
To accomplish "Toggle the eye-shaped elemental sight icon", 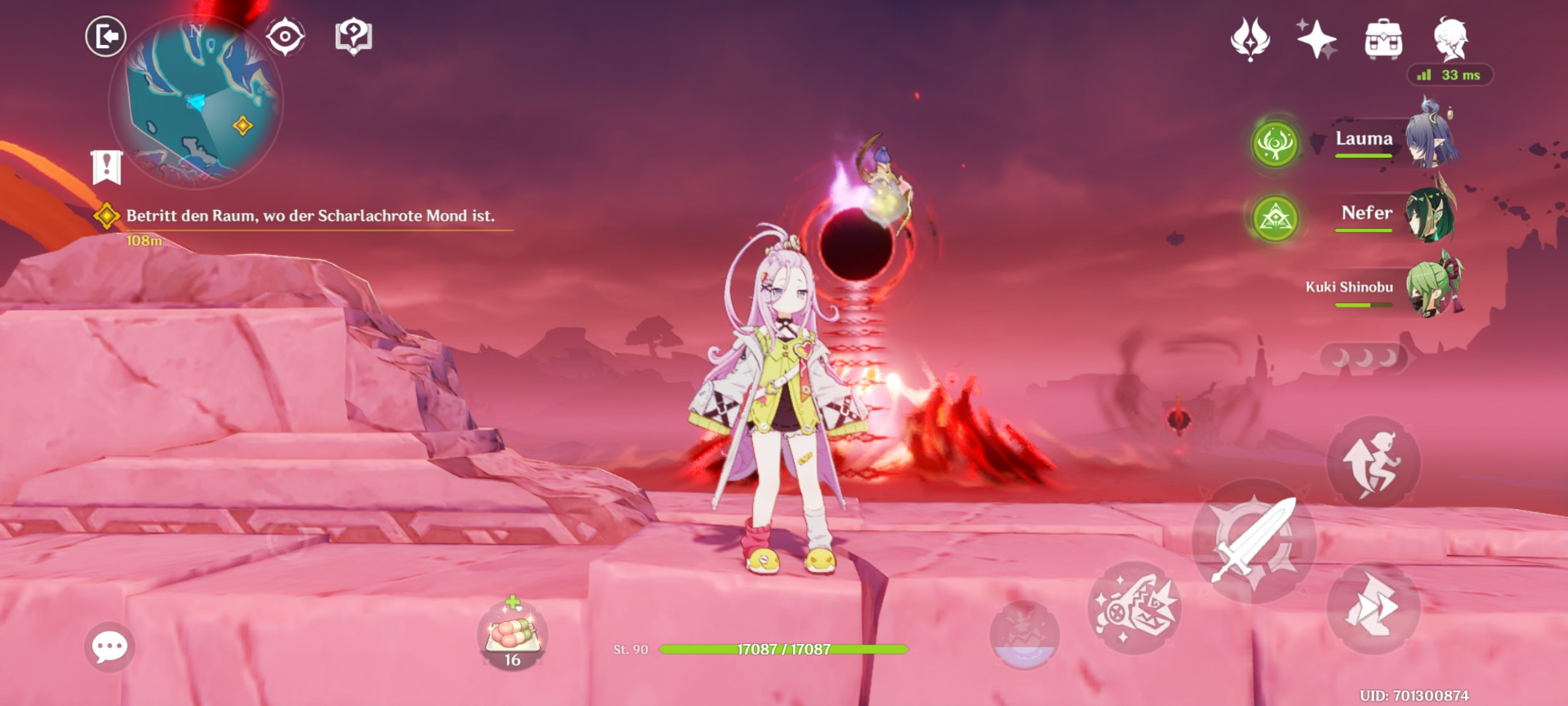I will point(285,36).
